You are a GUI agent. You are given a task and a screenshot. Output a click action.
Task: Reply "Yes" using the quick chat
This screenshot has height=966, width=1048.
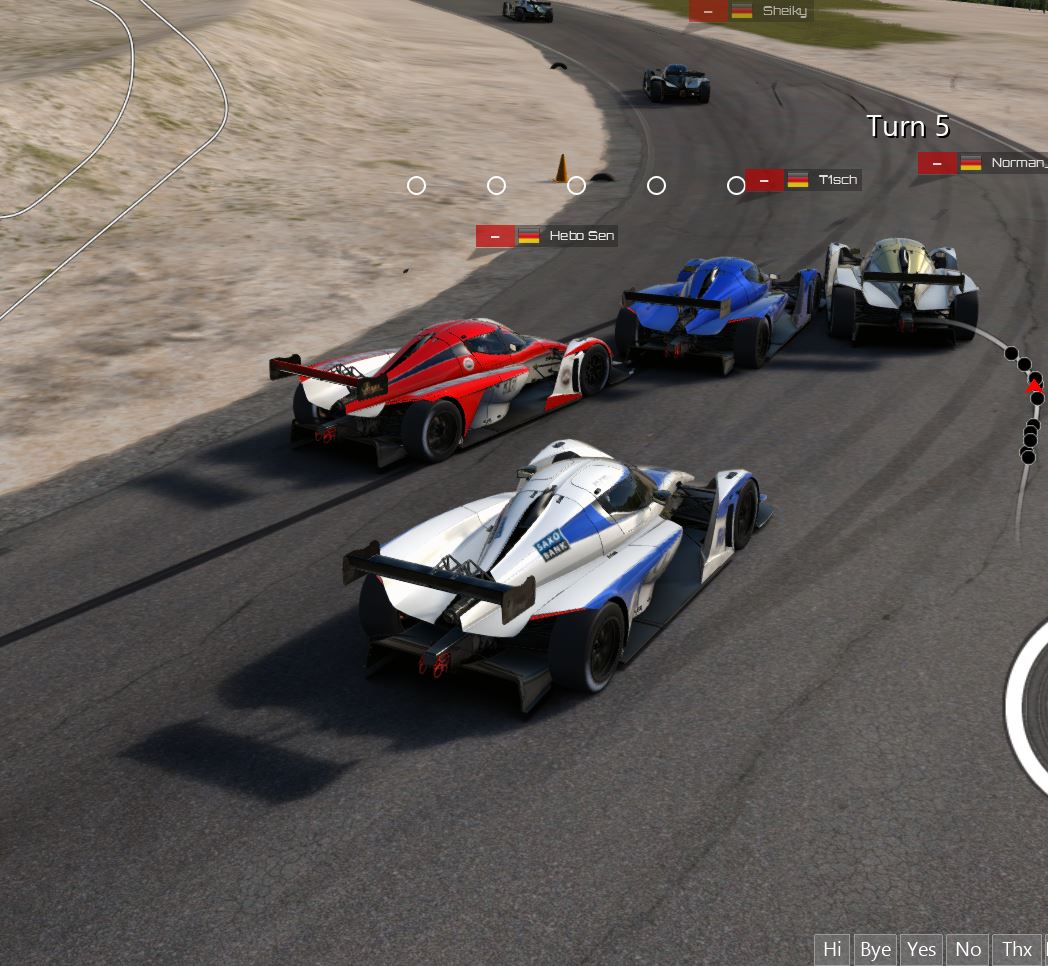pos(922,949)
